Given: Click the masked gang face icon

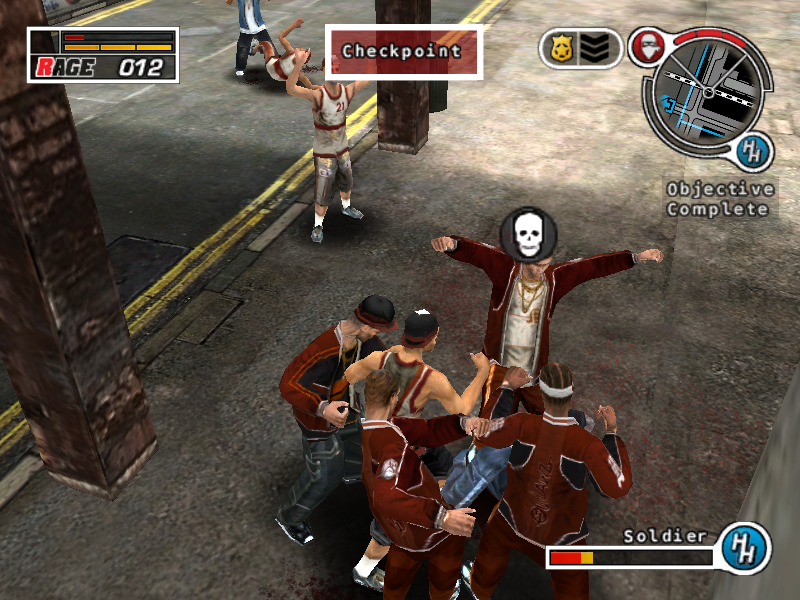Looking at the screenshot, I should pyautogui.click(x=646, y=46).
